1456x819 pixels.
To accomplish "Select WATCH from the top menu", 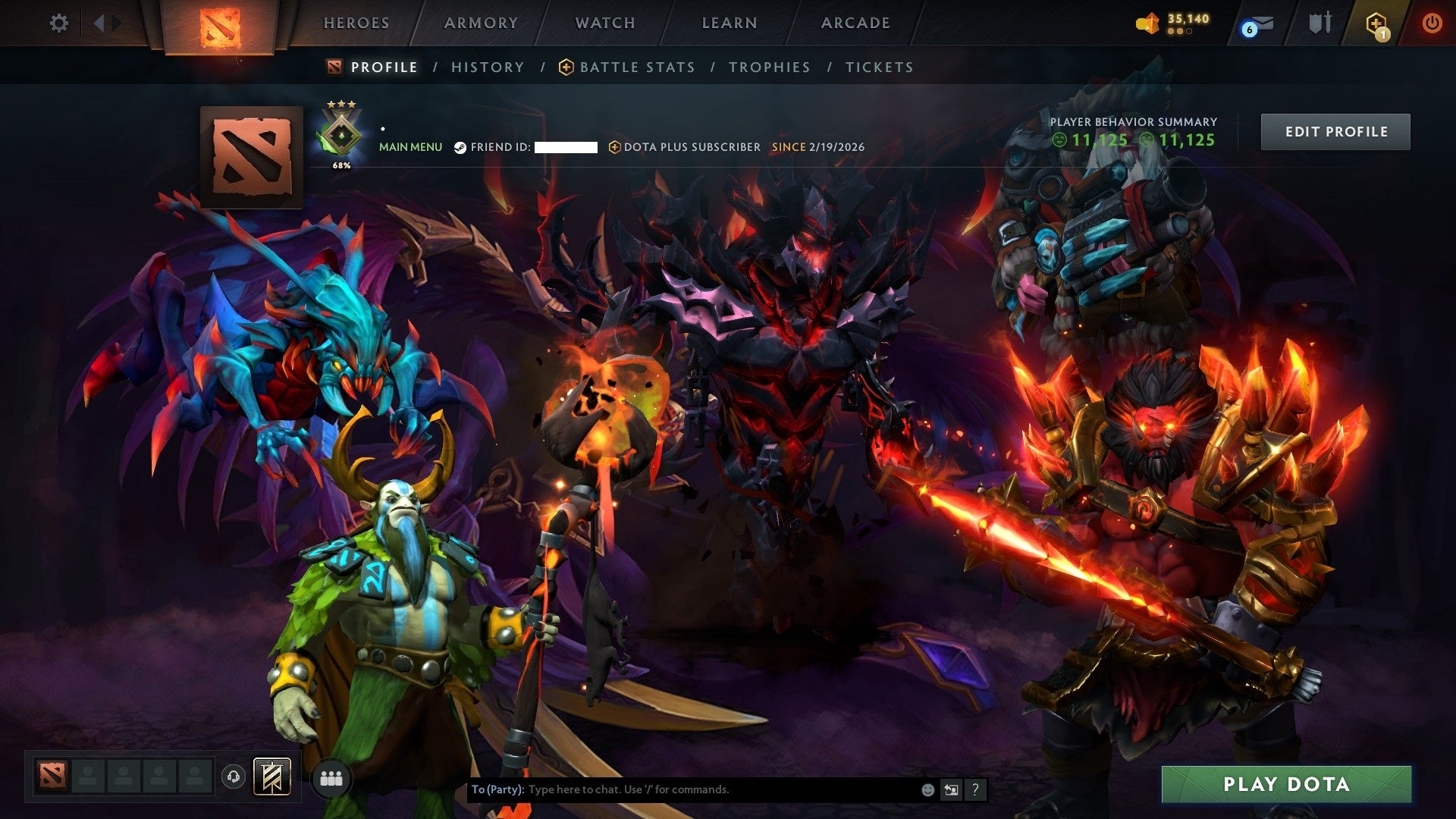I will click(604, 23).
